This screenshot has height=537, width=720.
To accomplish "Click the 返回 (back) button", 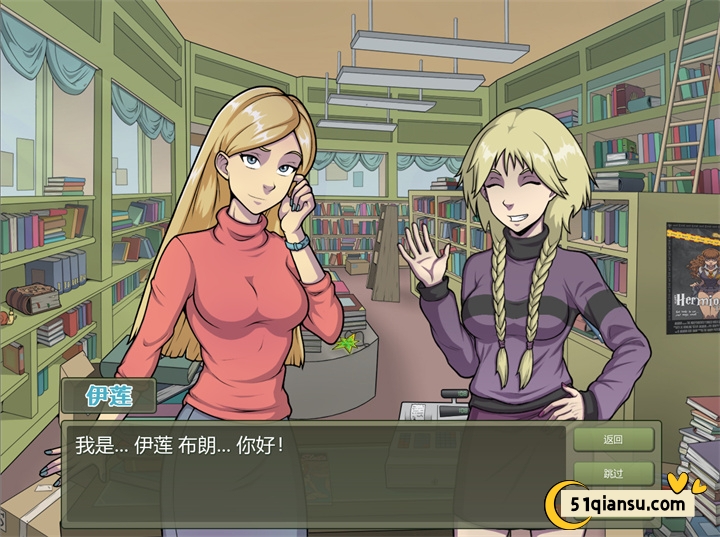I will (613, 439).
